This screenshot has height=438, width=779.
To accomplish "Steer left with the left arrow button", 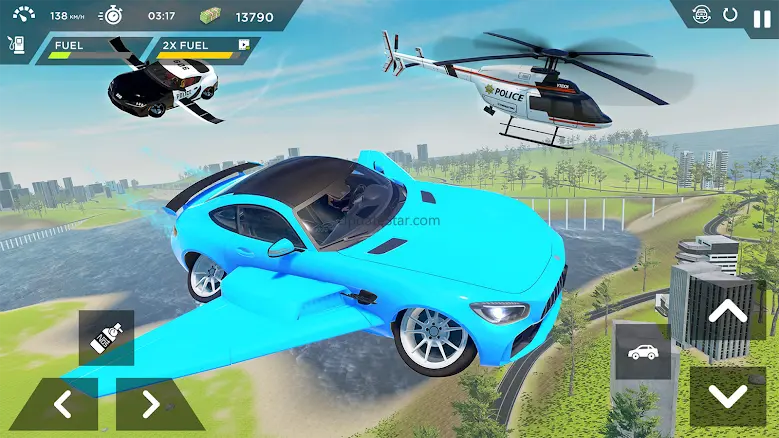I will [x=62, y=404].
